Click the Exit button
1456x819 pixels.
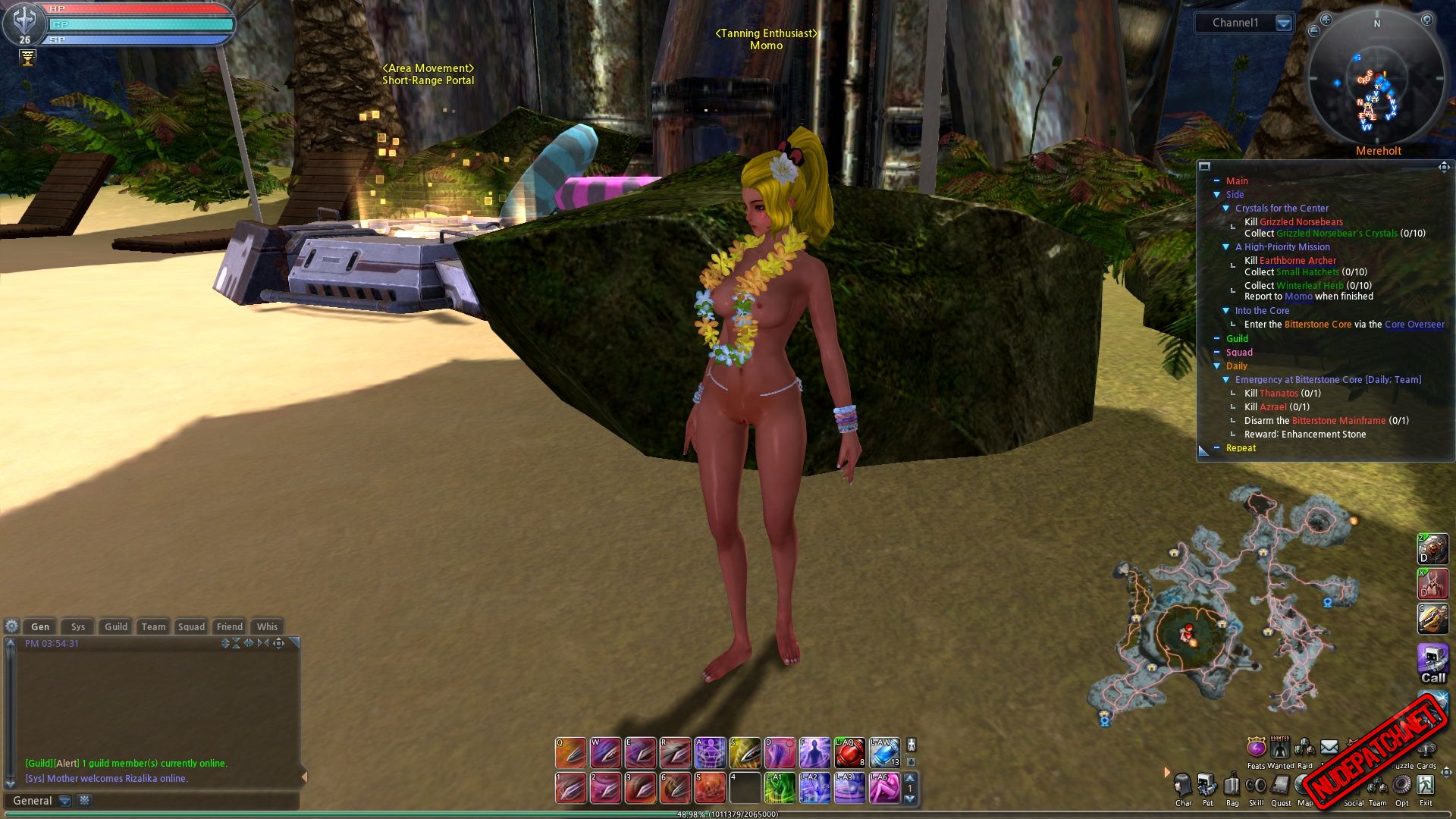click(1426, 786)
